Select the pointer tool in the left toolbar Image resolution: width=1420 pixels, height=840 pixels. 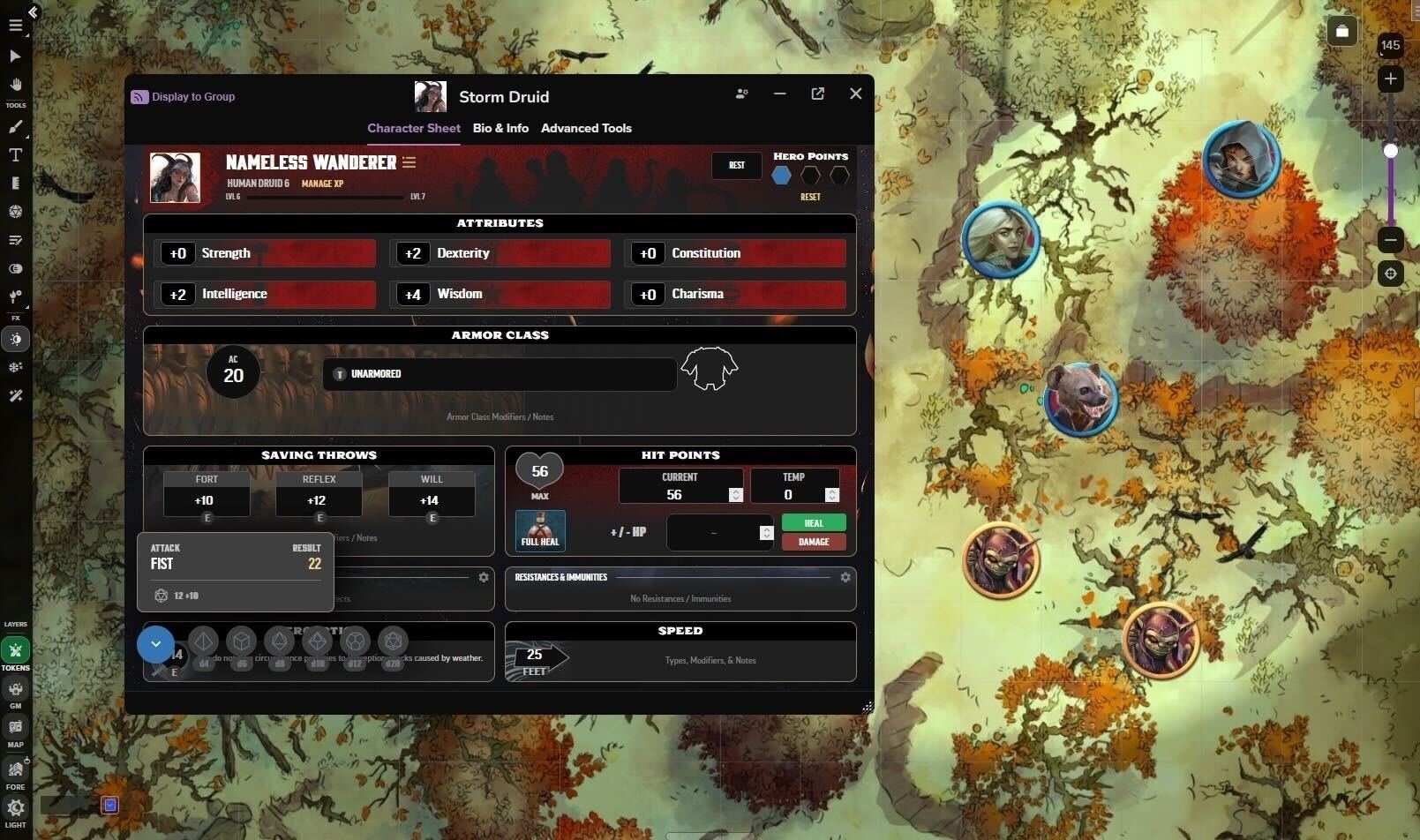15,56
